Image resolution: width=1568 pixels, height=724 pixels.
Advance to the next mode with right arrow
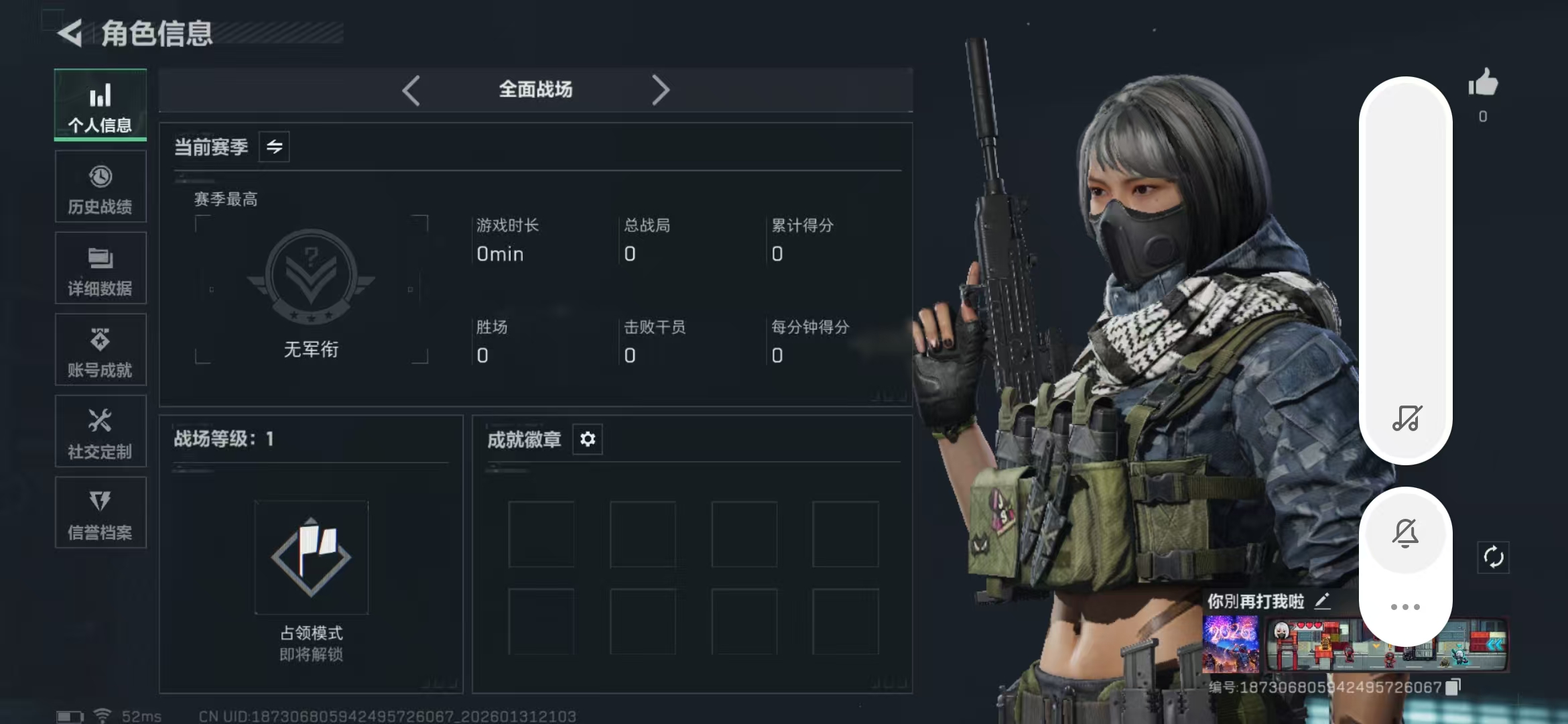(x=661, y=89)
